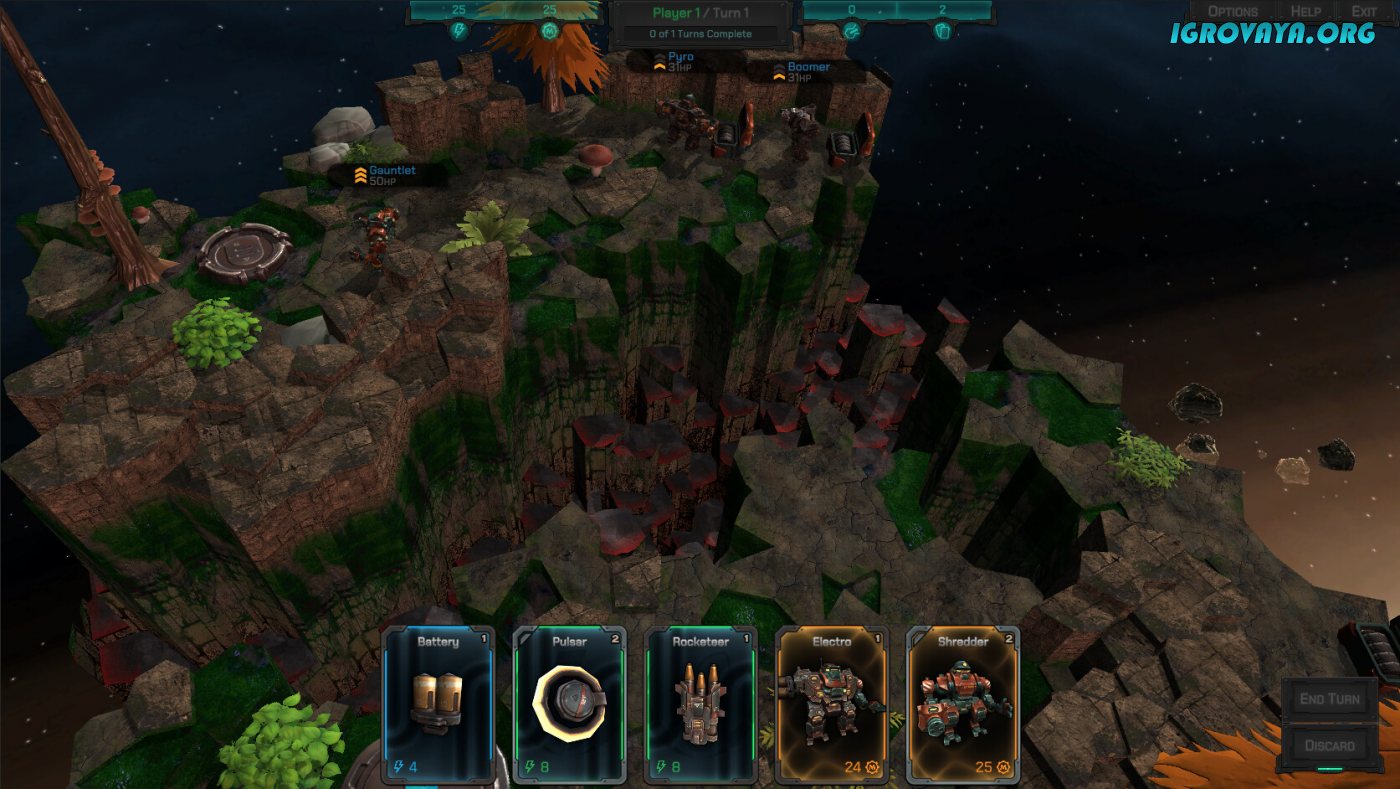
Task: Select the Electro mech card
Action: [831, 704]
